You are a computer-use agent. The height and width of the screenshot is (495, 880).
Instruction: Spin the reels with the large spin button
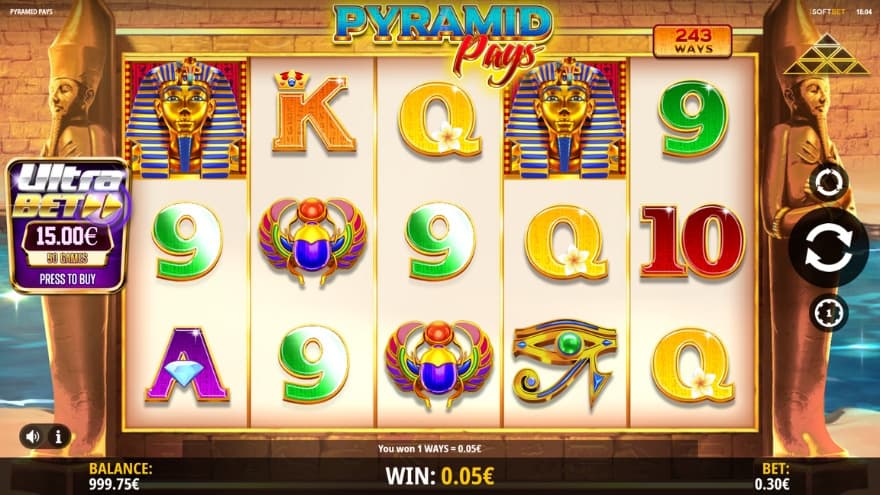coord(828,248)
